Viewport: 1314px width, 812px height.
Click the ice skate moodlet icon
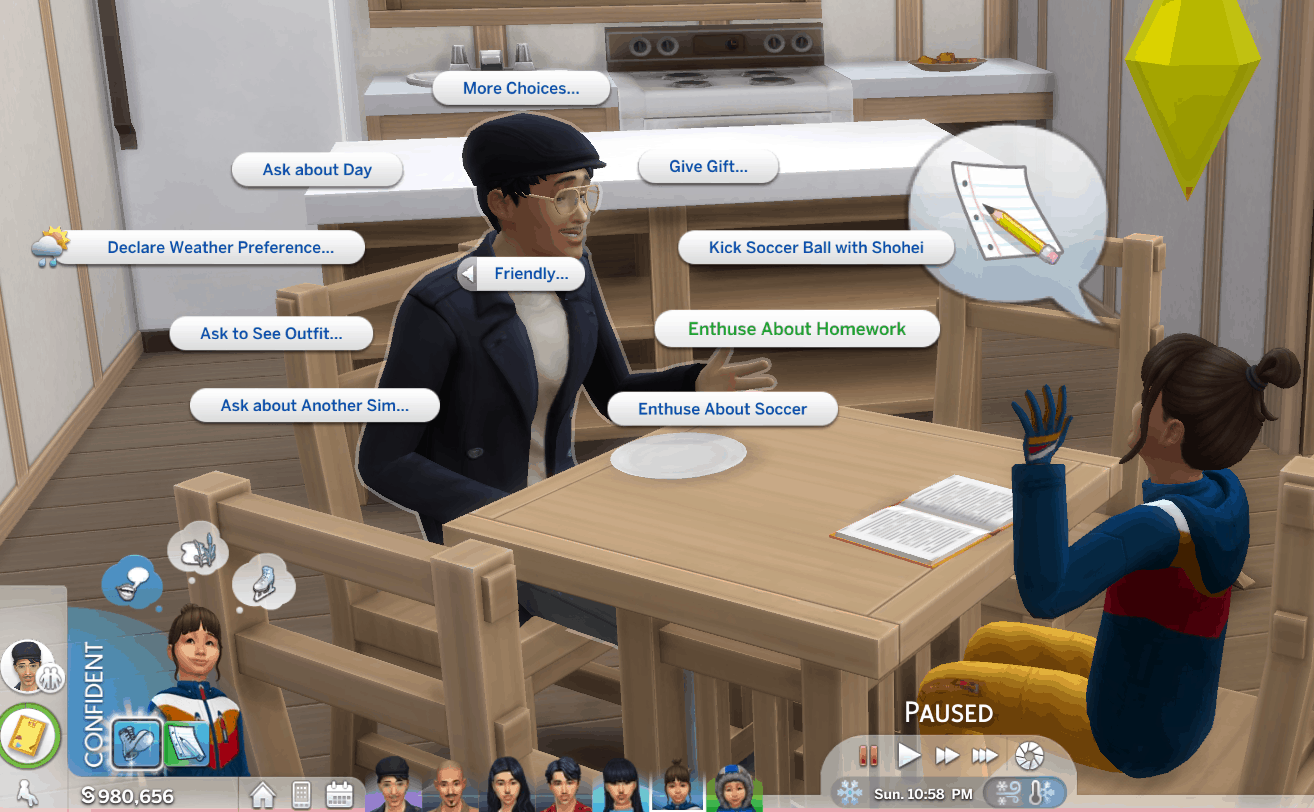point(263,578)
